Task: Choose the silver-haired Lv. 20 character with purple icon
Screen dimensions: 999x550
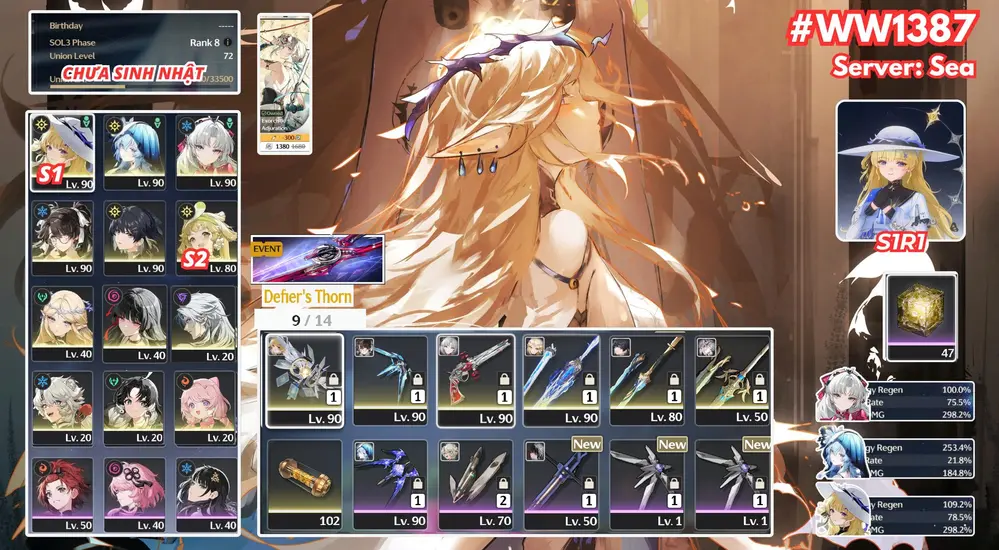Action: point(206,323)
